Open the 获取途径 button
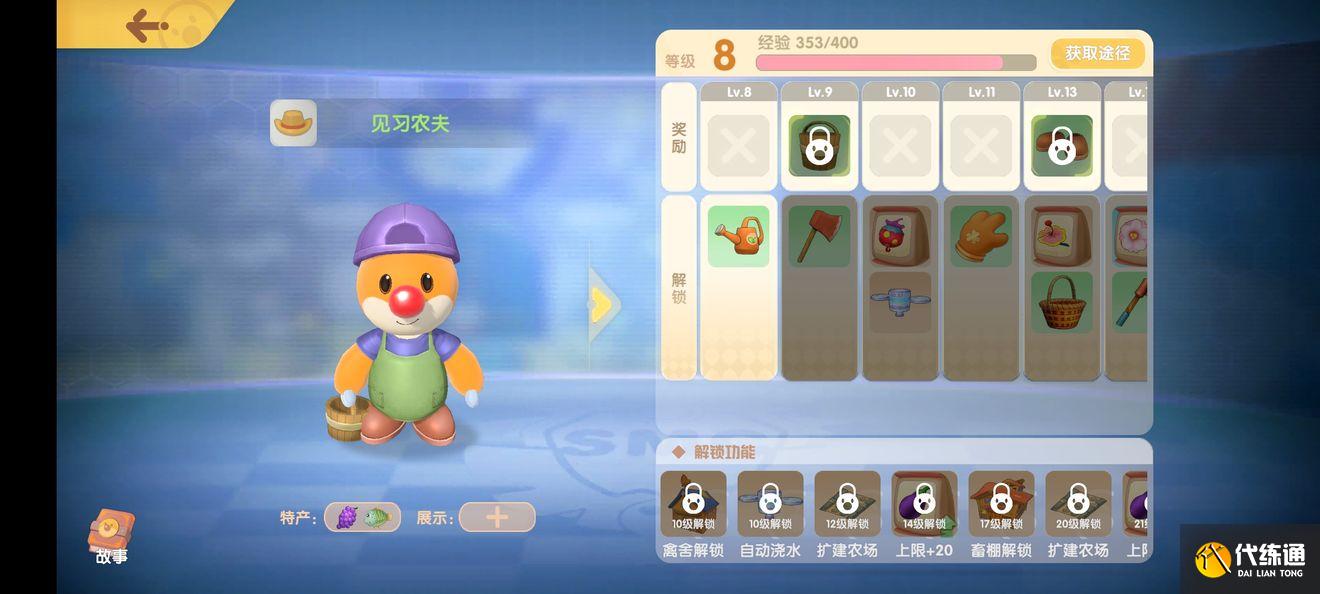This screenshot has height=594, width=1320. (x=1097, y=54)
